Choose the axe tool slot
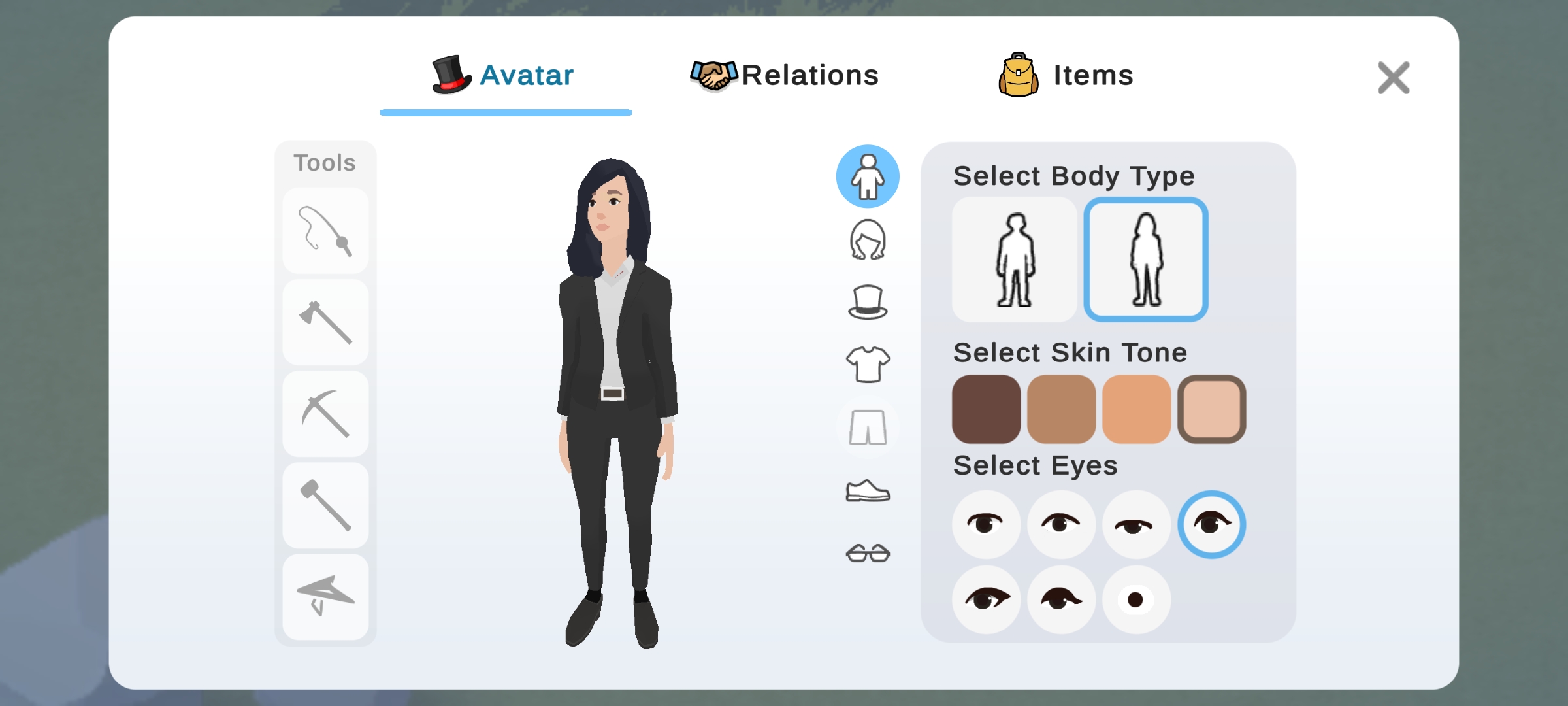The width and height of the screenshot is (1568, 706). (325, 322)
